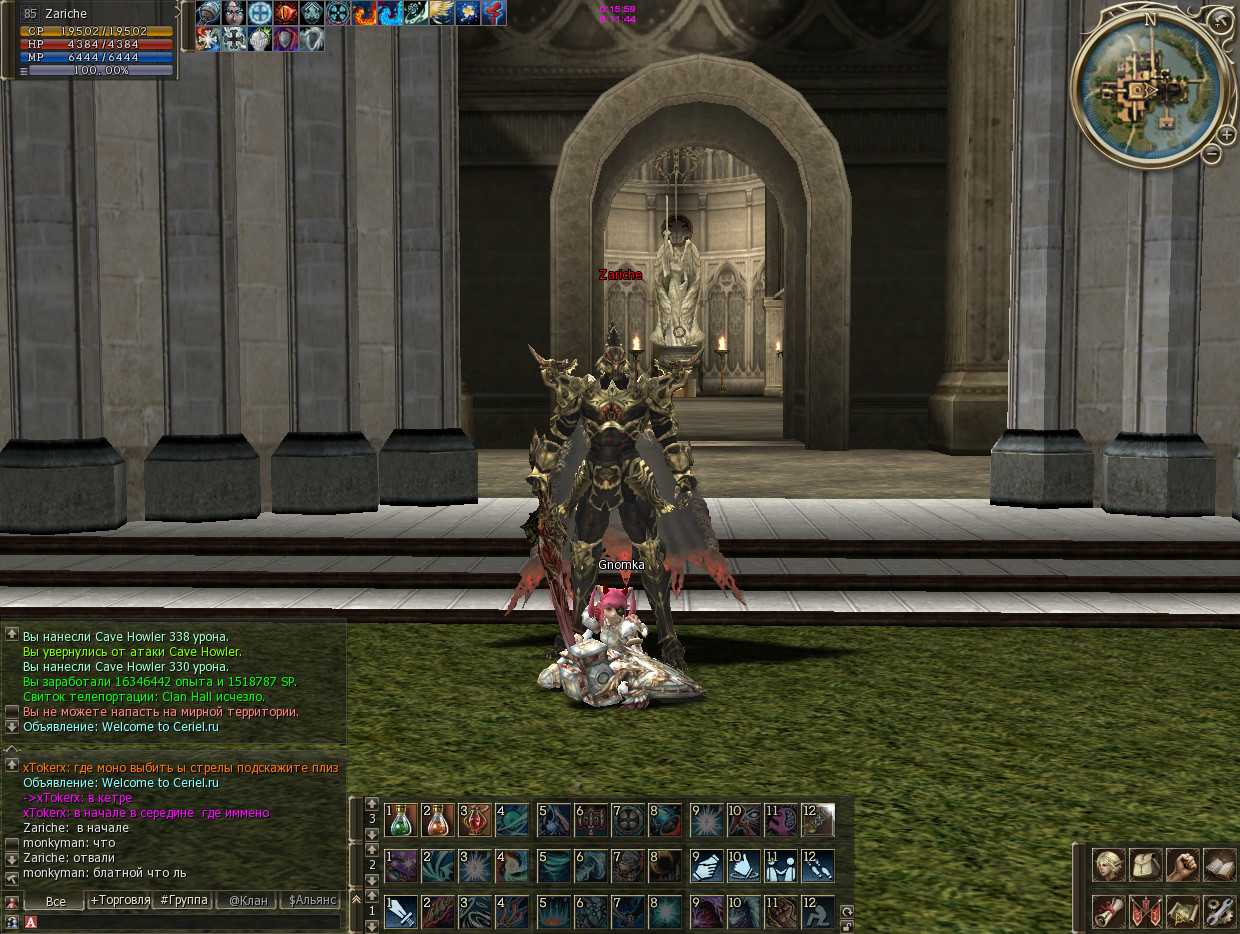Use the orange potion in hotbar slot 2

pyautogui.click(x=438, y=820)
